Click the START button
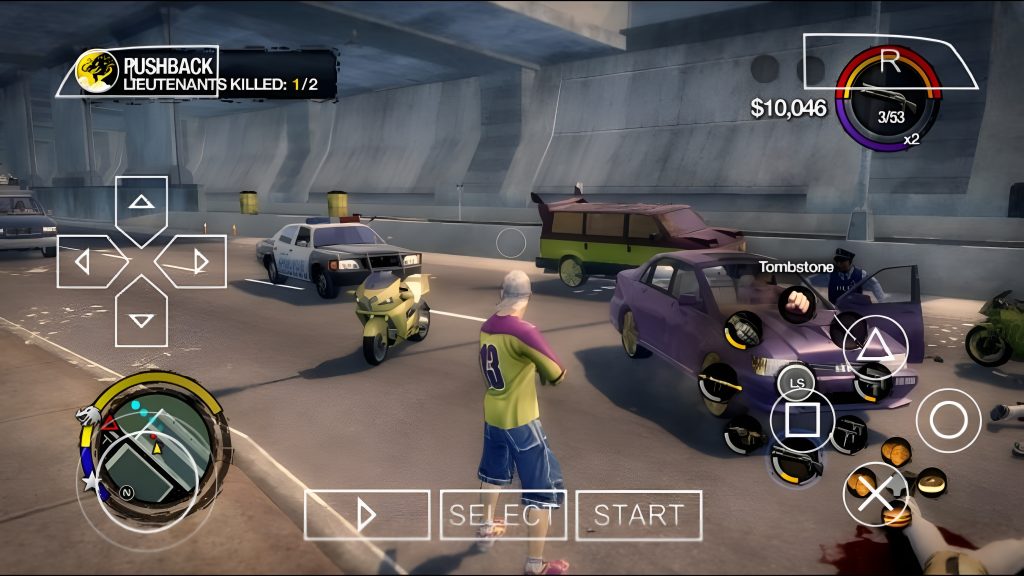Screen dimensions: 1024x576 (x=638, y=515)
